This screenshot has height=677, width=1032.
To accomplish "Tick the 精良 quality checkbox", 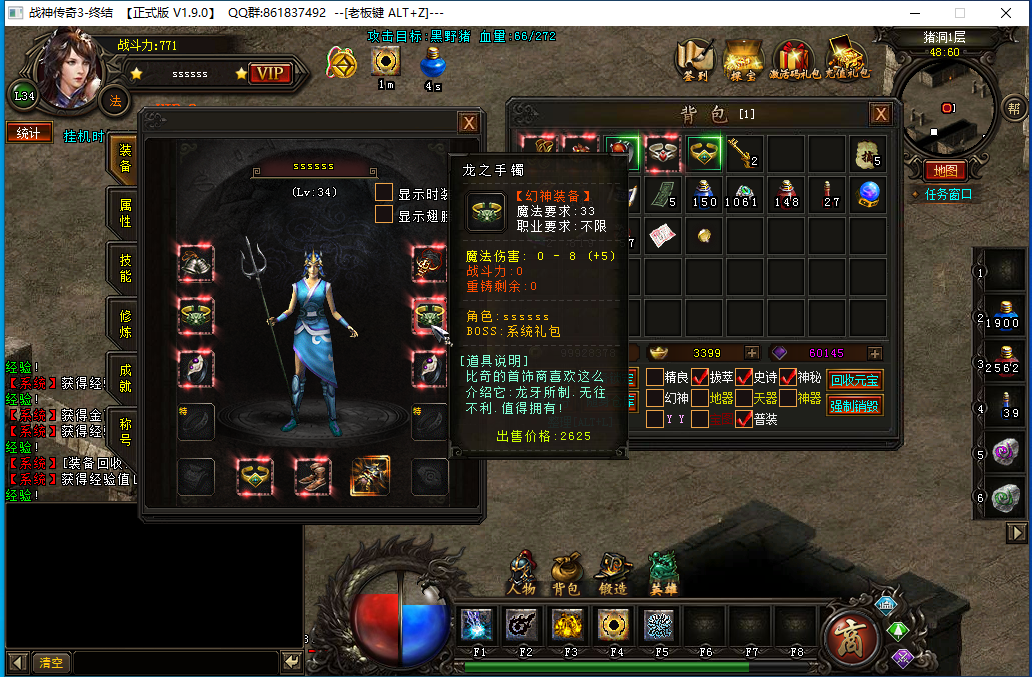I will tap(655, 377).
